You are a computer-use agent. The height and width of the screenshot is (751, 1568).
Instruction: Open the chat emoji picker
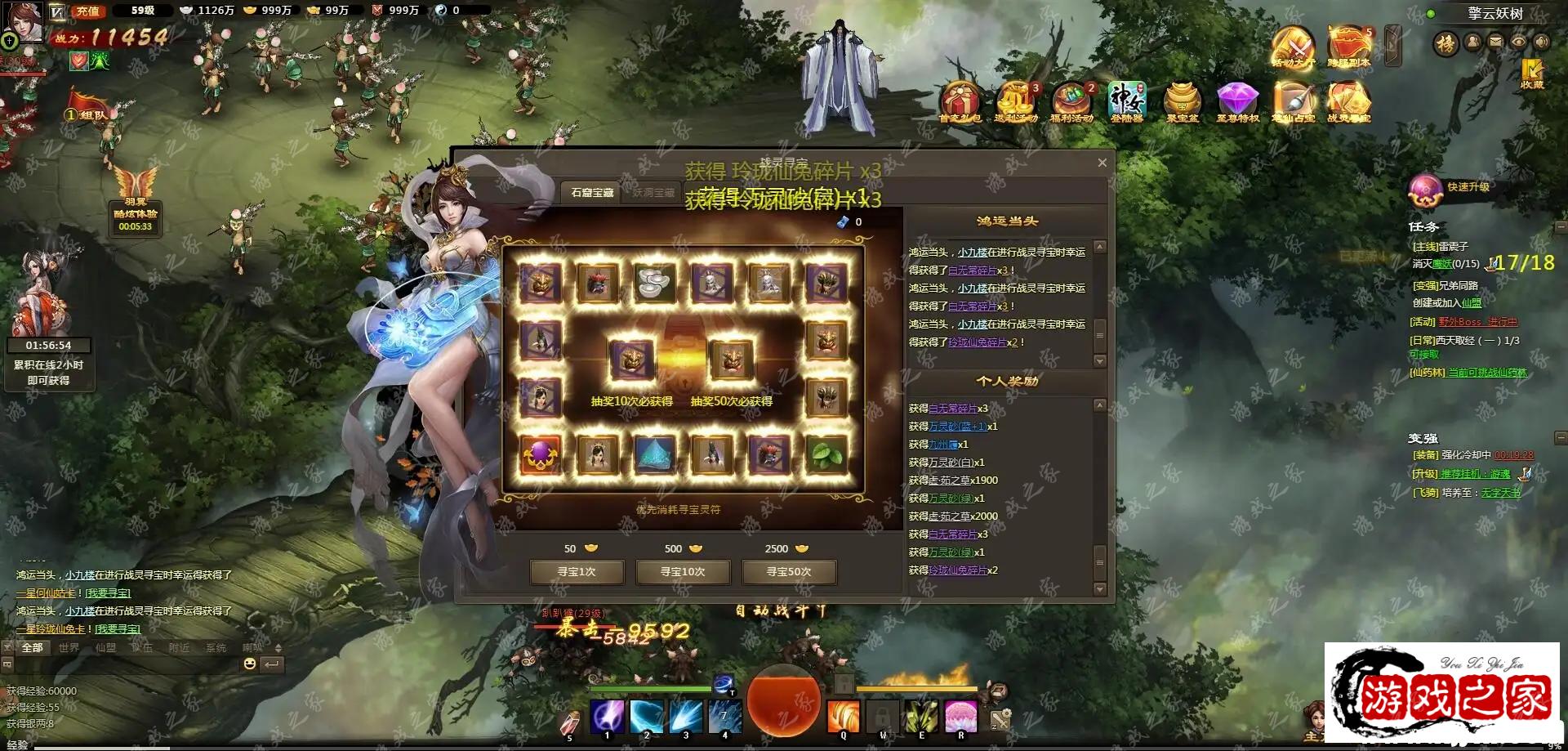pos(250,664)
